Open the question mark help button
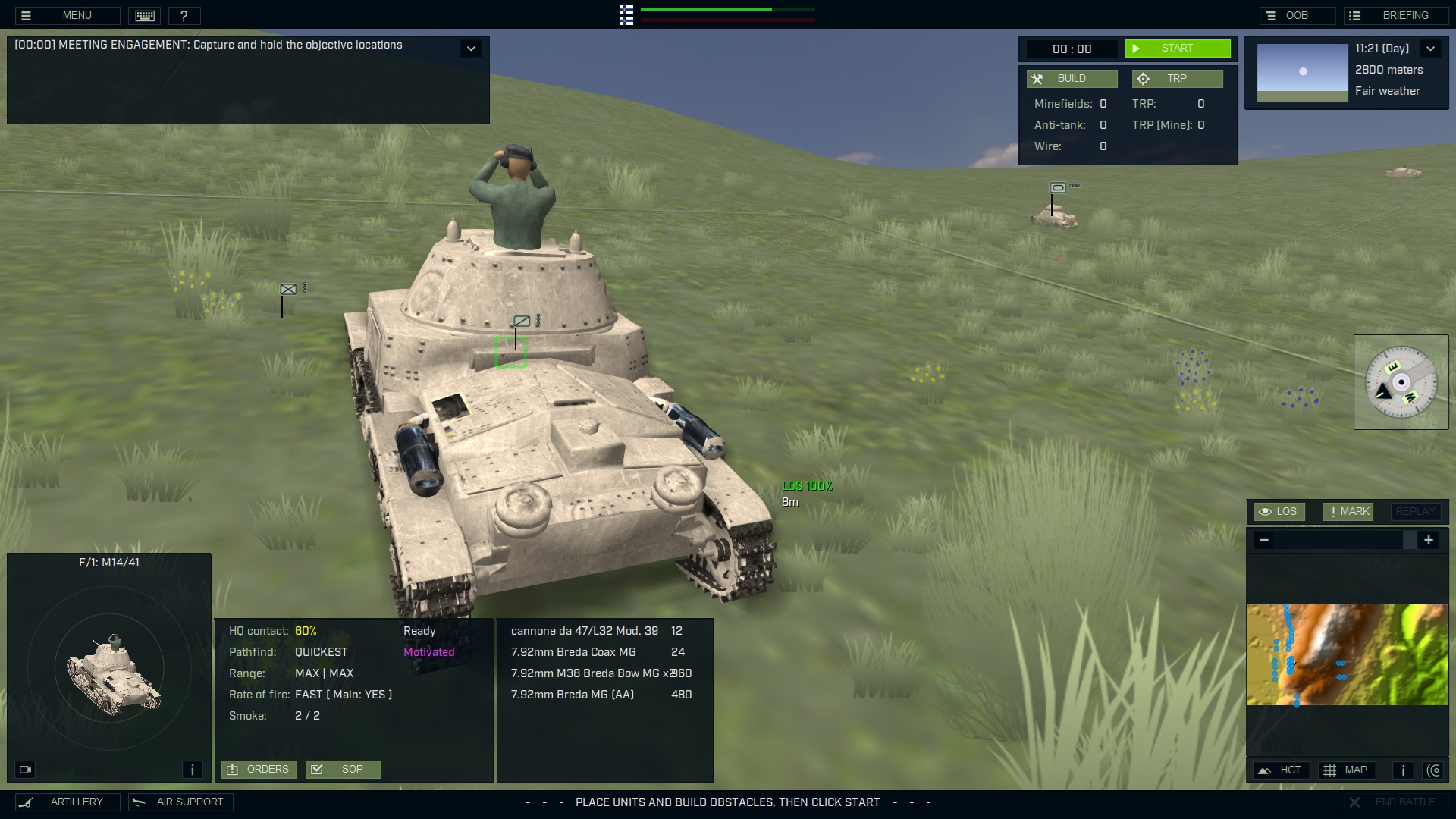The height and width of the screenshot is (819, 1456). click(x=184, y=15)
